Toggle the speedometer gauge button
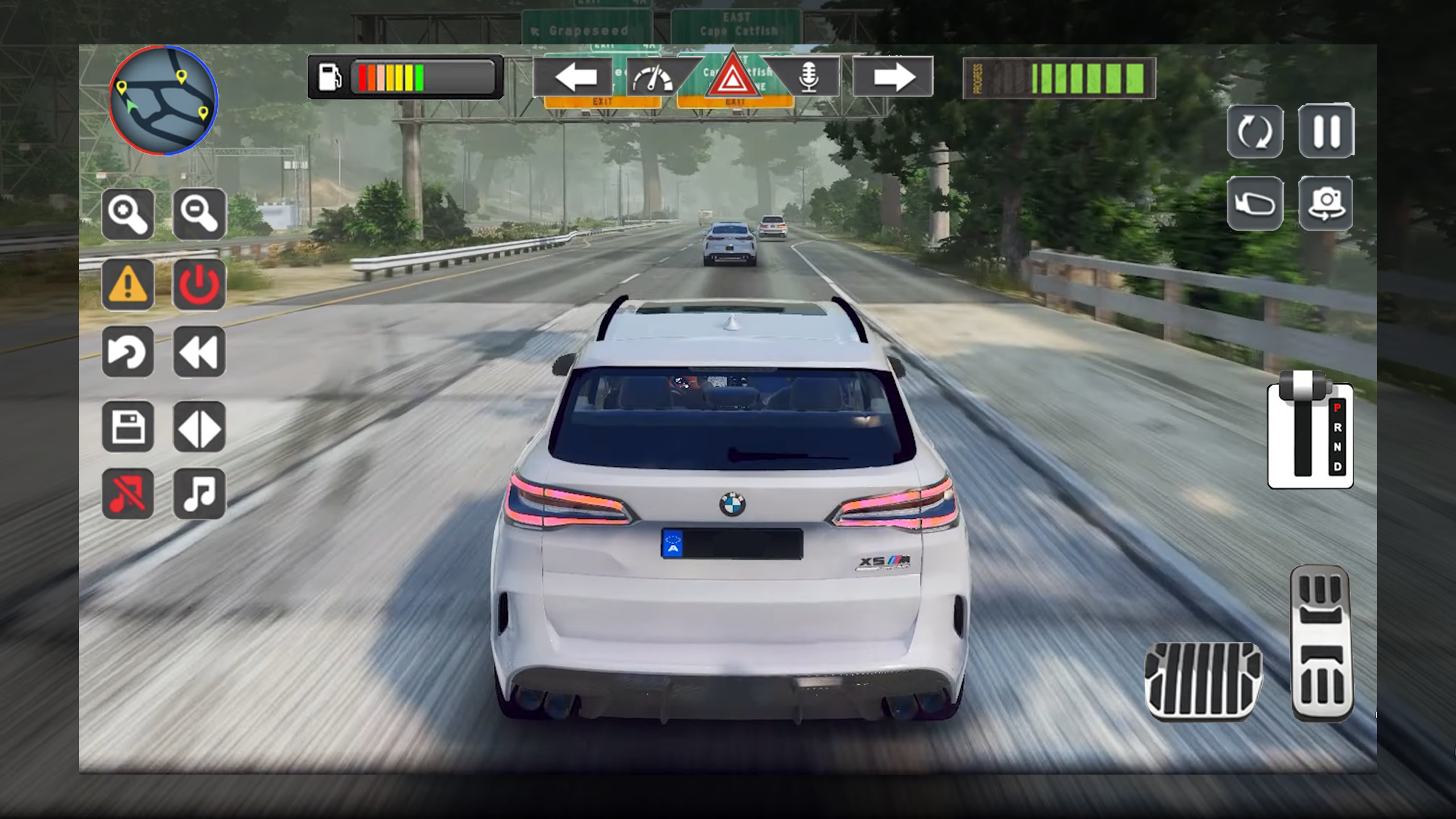This screenshot has width=1456, height=819. click(654, 78)
